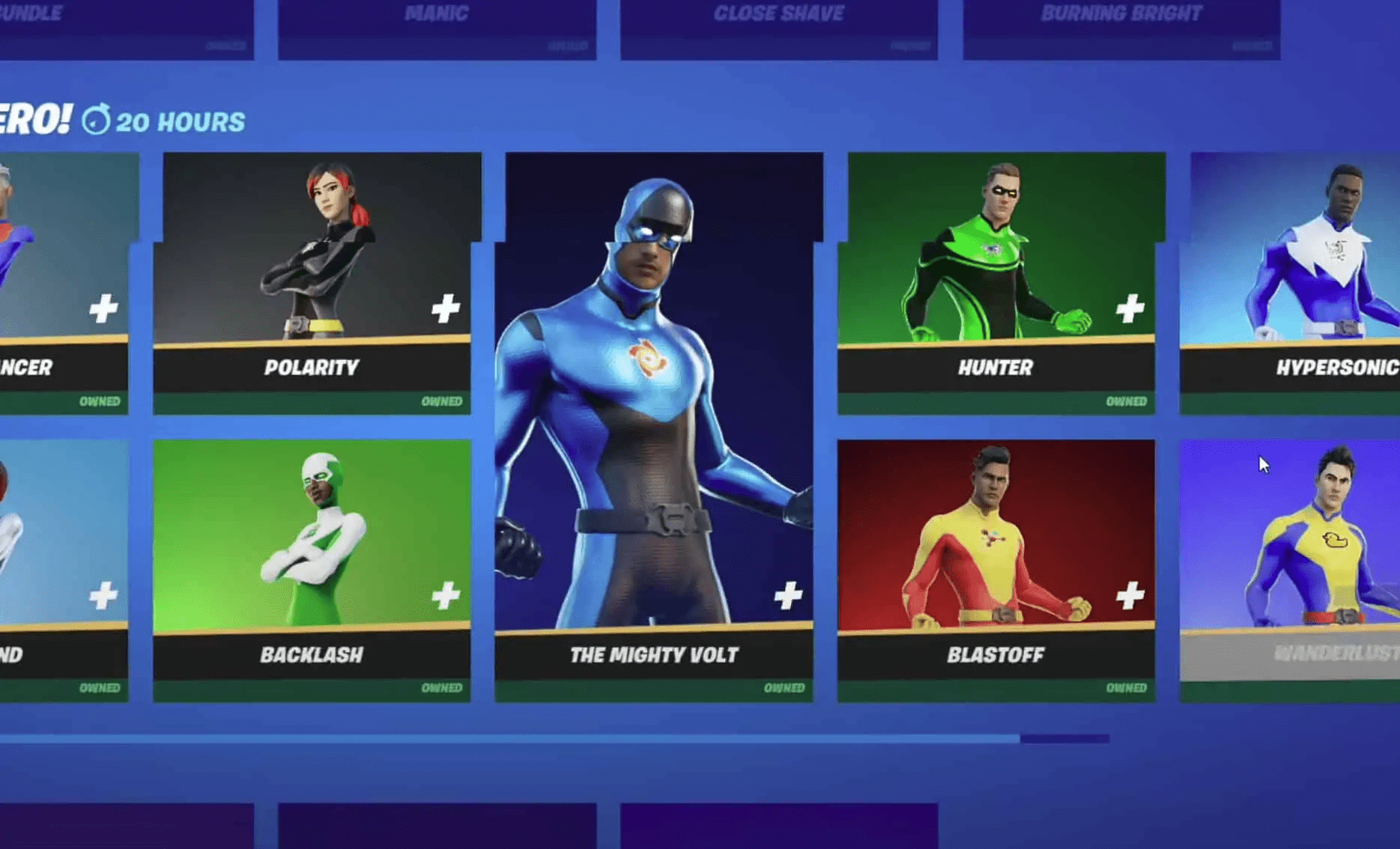The width and height of the screenshot is (1400, 849).
Task: Open the MANIC shop tile
Action: (x=436, y=22)
